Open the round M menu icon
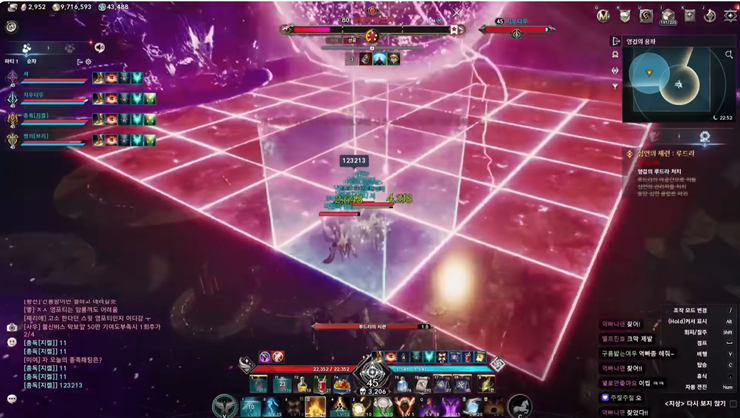The width and height of the screenshot is (740, 418). click(x=603, y=16)
